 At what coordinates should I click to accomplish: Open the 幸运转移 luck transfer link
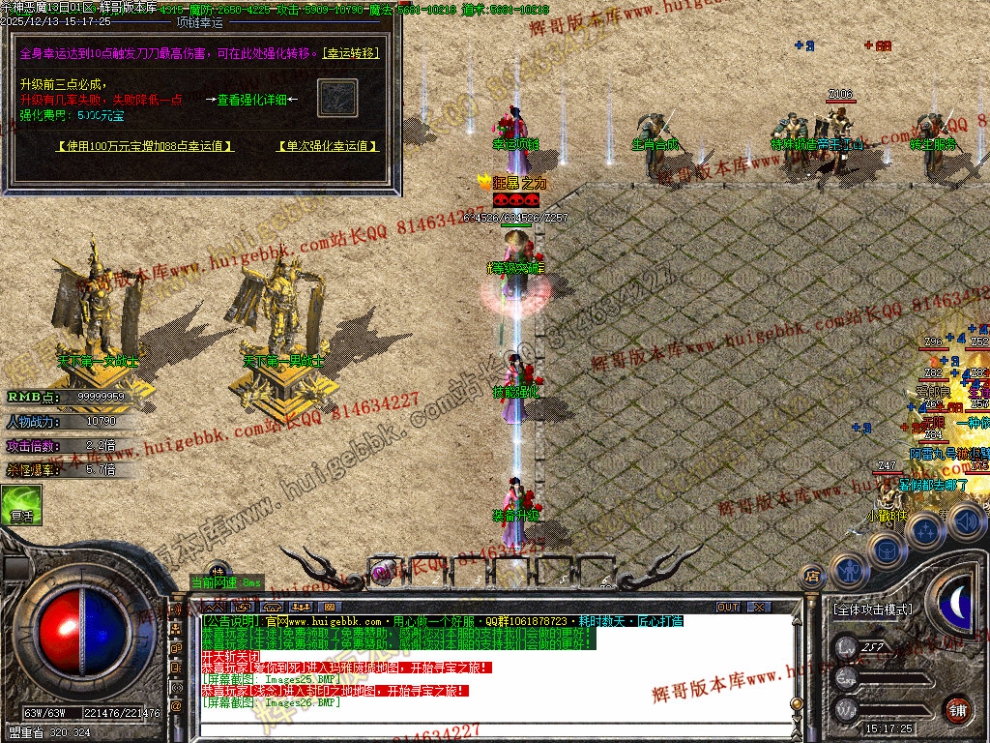pyautogui.click(x=349, y=53)
